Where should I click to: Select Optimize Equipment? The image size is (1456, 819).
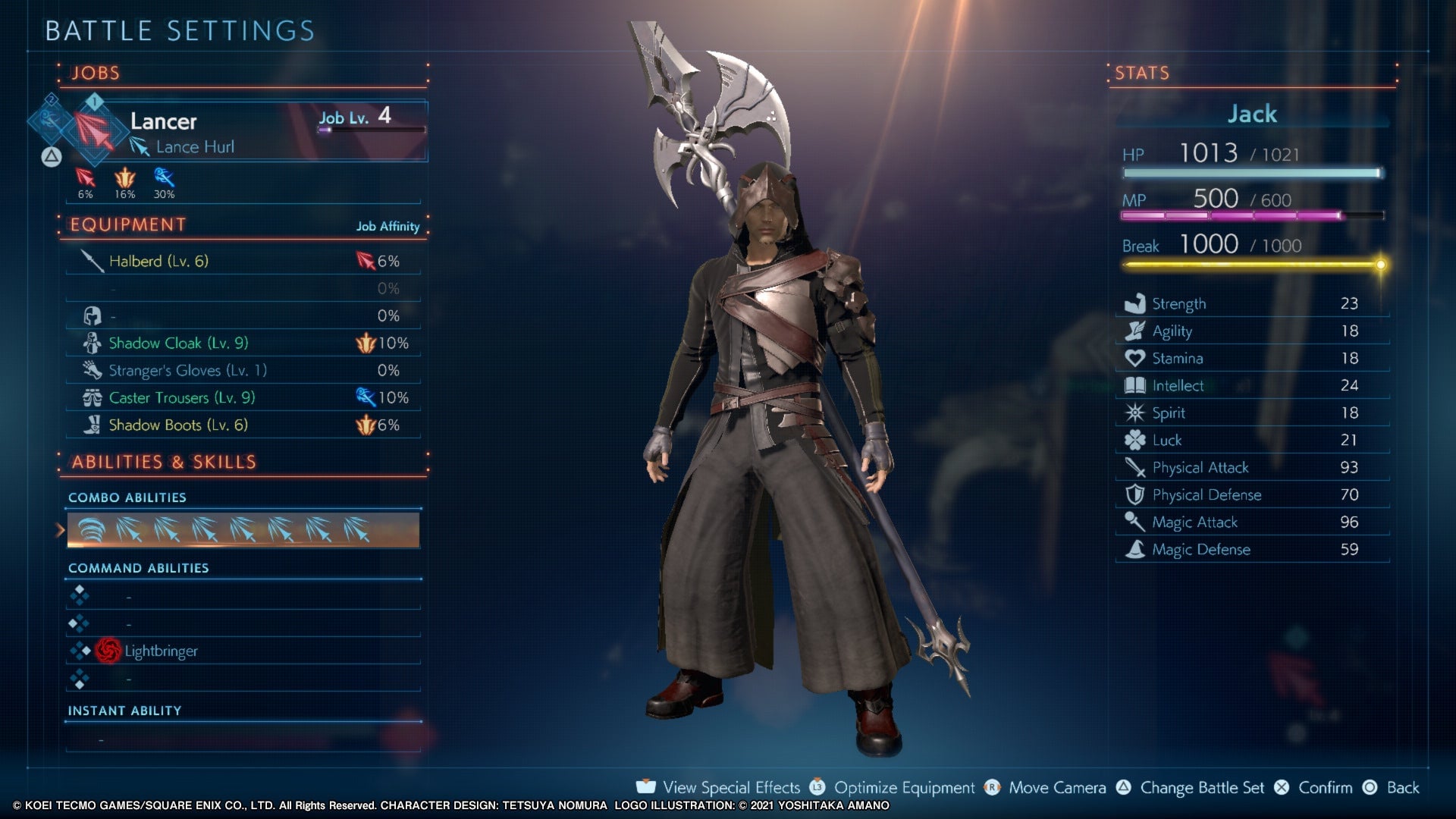pyautogui.click(x=904, y=788)
